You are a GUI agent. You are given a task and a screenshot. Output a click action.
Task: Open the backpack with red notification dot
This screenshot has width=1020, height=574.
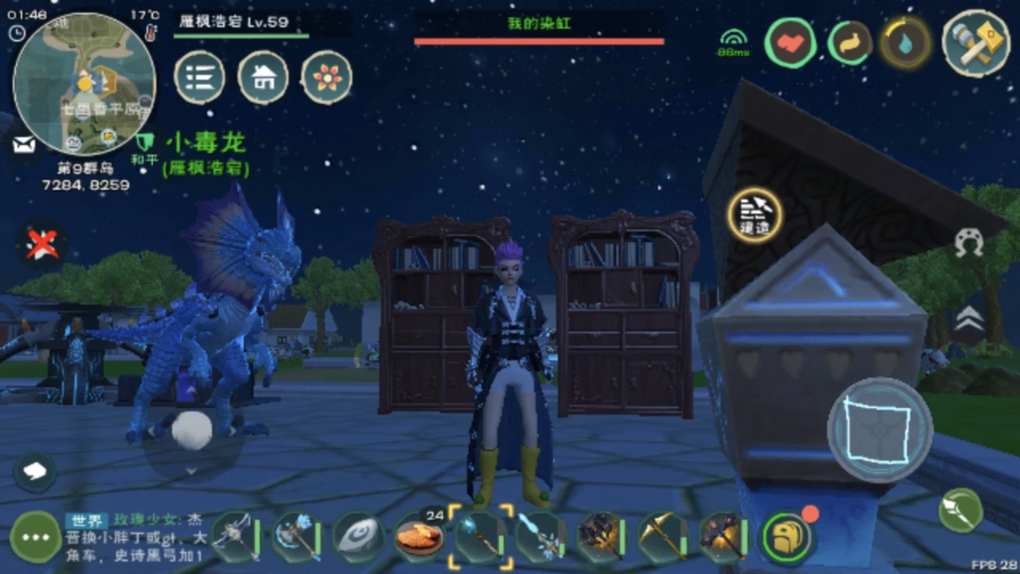pos(788,538)
